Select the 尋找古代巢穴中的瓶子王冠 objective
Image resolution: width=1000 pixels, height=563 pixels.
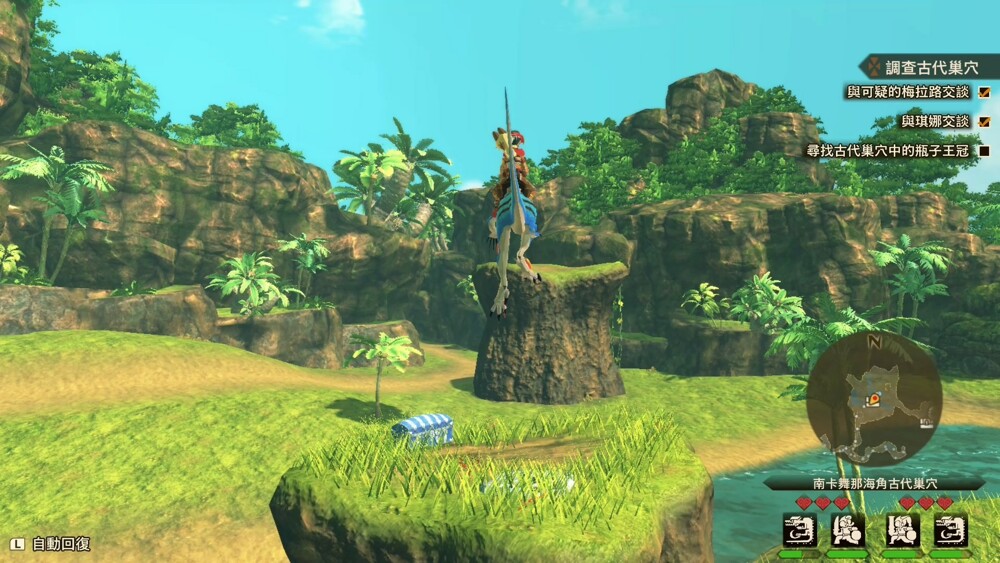(x=888, y=151)
